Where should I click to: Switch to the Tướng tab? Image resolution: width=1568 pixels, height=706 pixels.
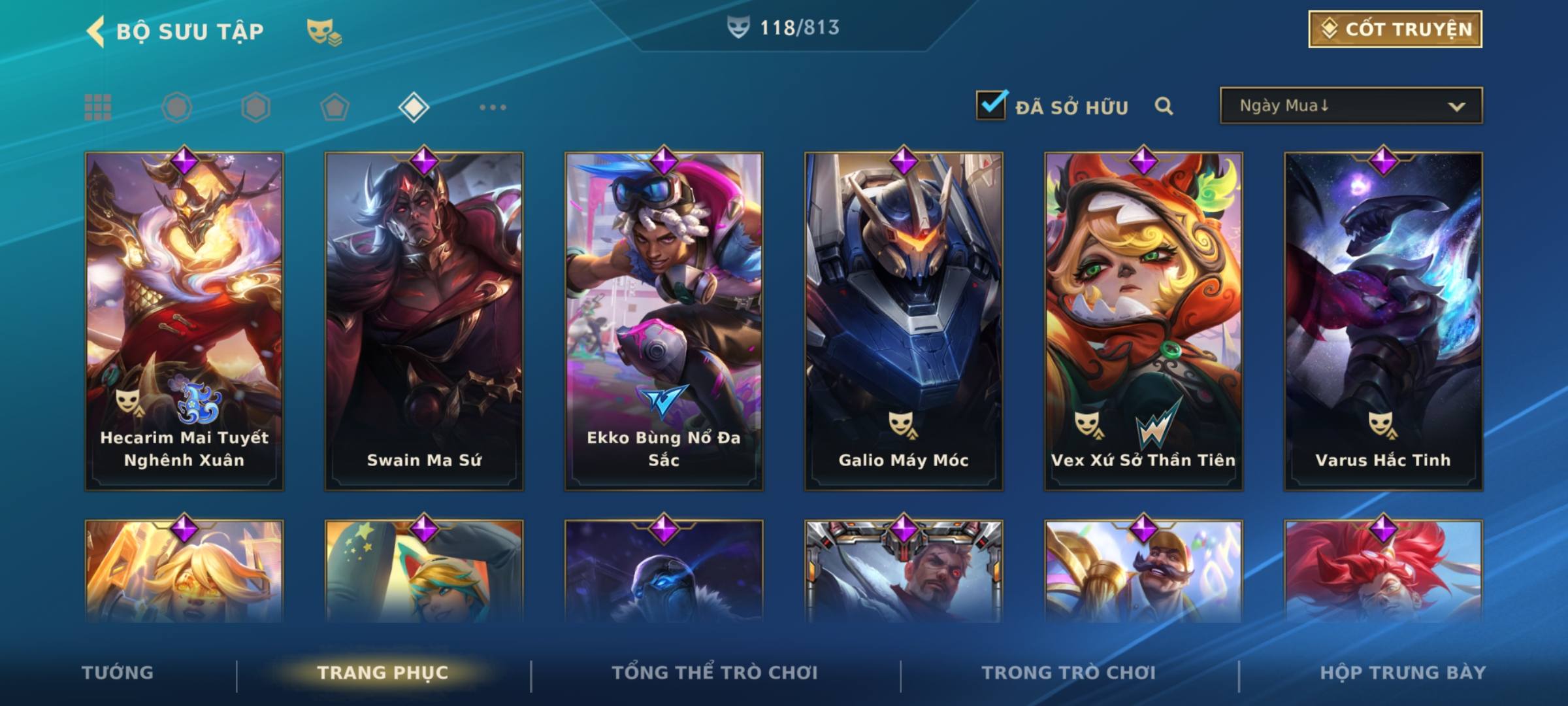(x=118, y=673)
